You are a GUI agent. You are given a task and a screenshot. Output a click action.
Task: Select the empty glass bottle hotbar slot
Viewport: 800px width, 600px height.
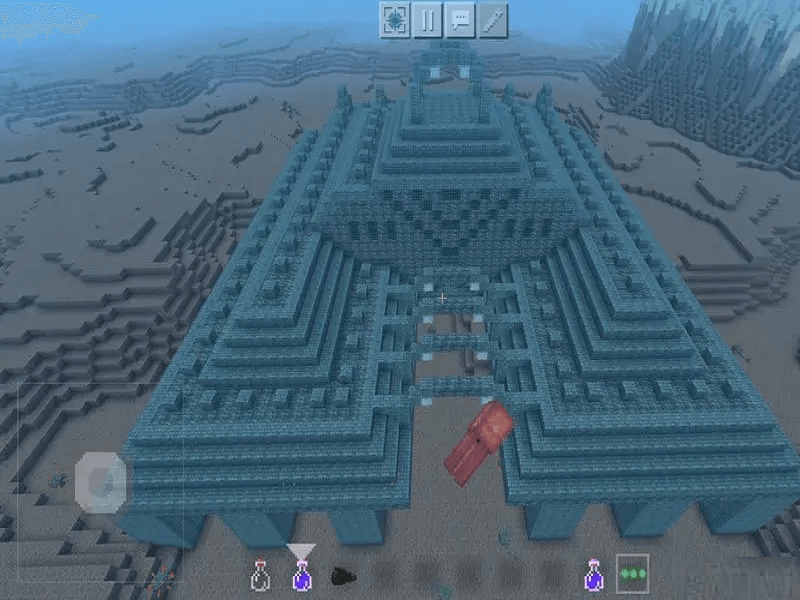(260, 575)
